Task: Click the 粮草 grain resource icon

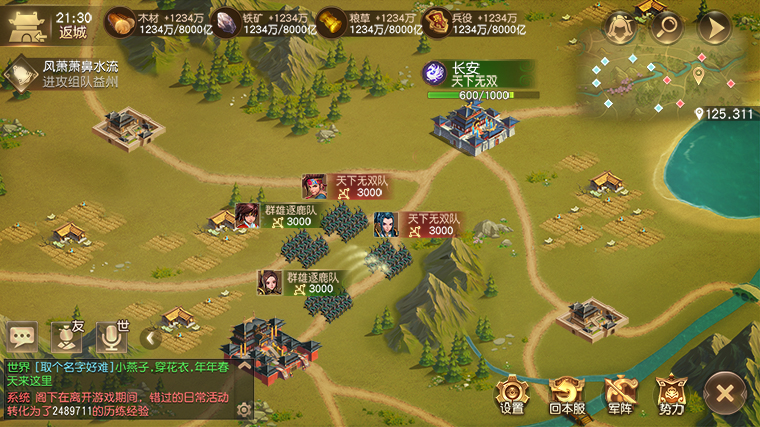Action: (331, 22)
